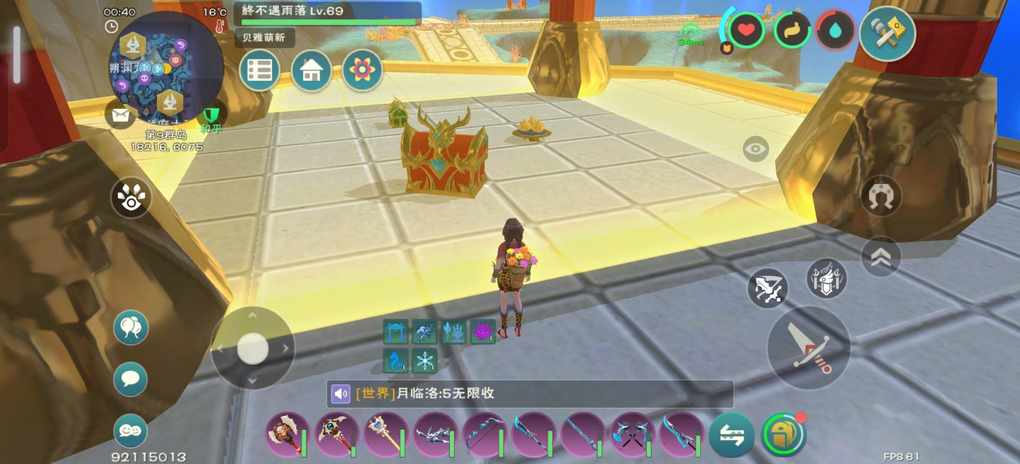Activate the horseshoe mount button
This screenshot has width=1020, height=464.
[x=880, y=196]
